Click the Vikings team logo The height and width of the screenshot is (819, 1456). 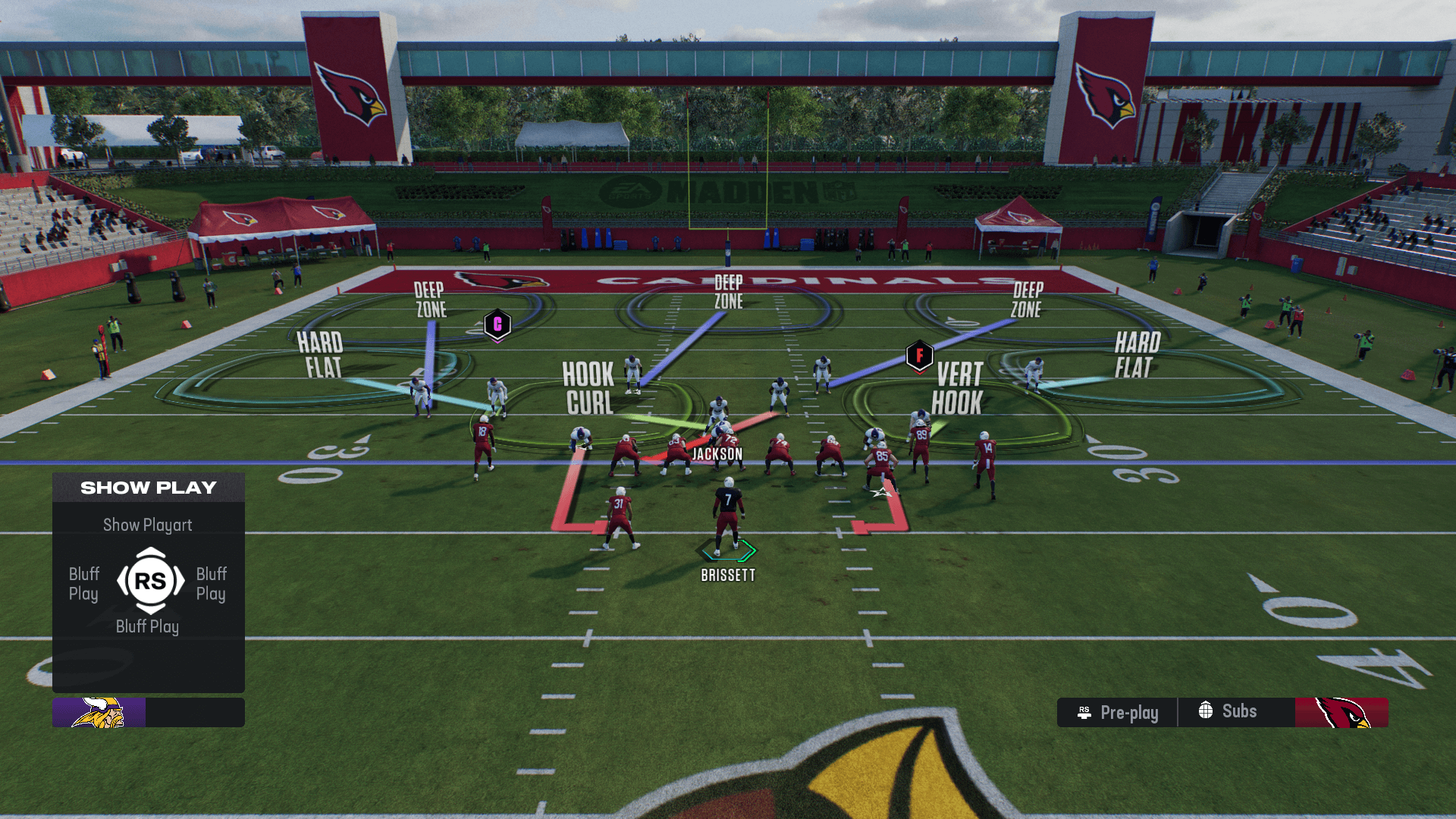pyautogui.click(x=99, y=713)
